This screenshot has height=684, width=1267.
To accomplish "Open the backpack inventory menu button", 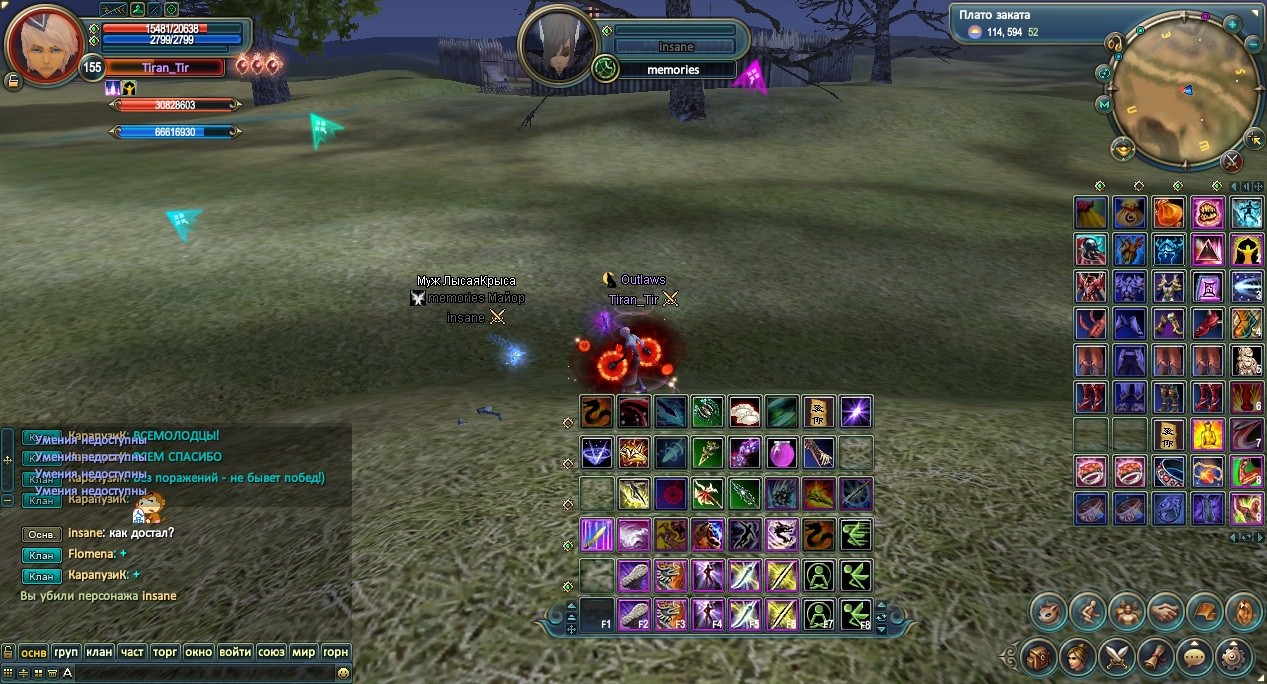I will [x=1039, y=657].
